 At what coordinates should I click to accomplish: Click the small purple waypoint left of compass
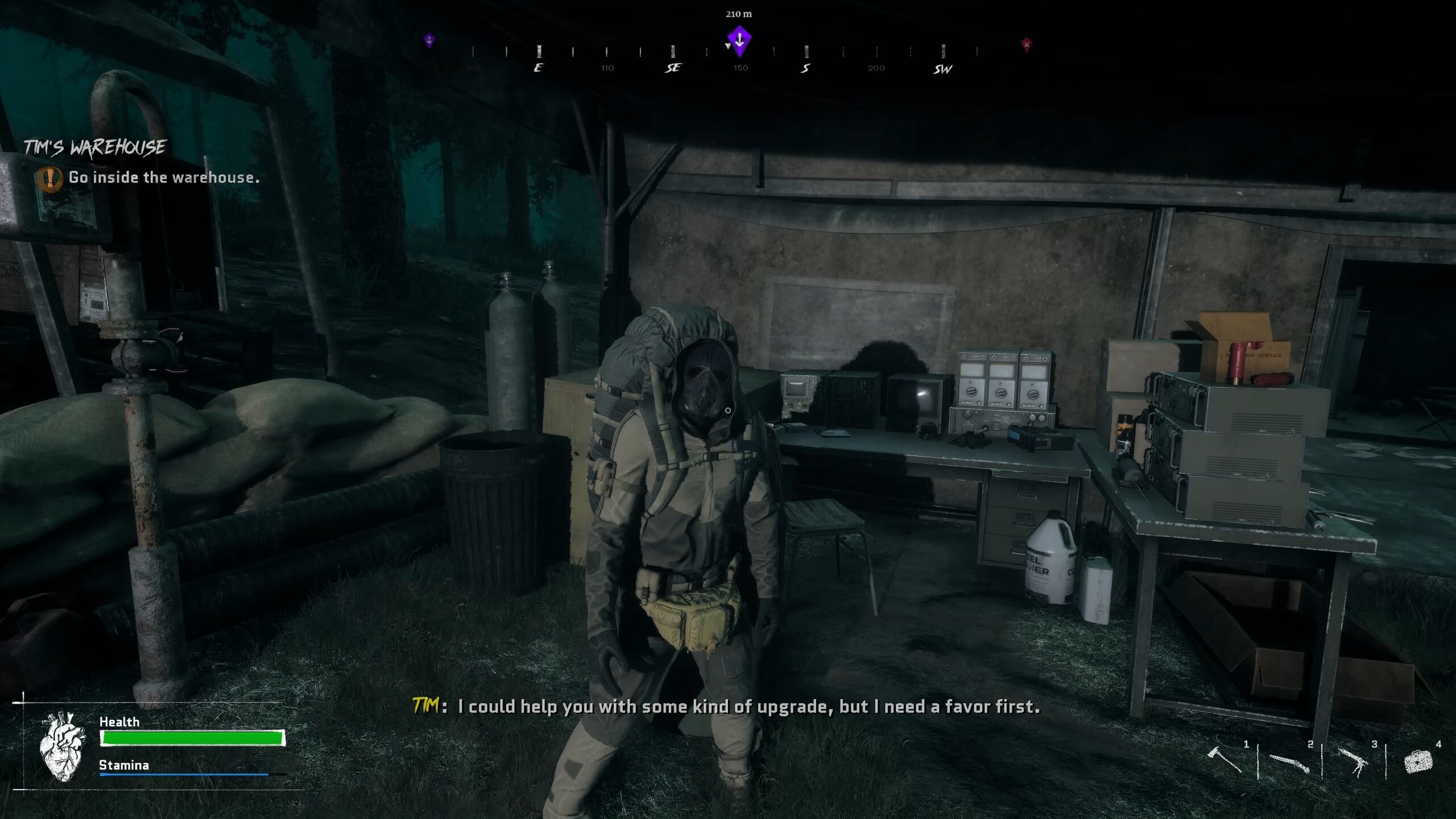point(429,41)
